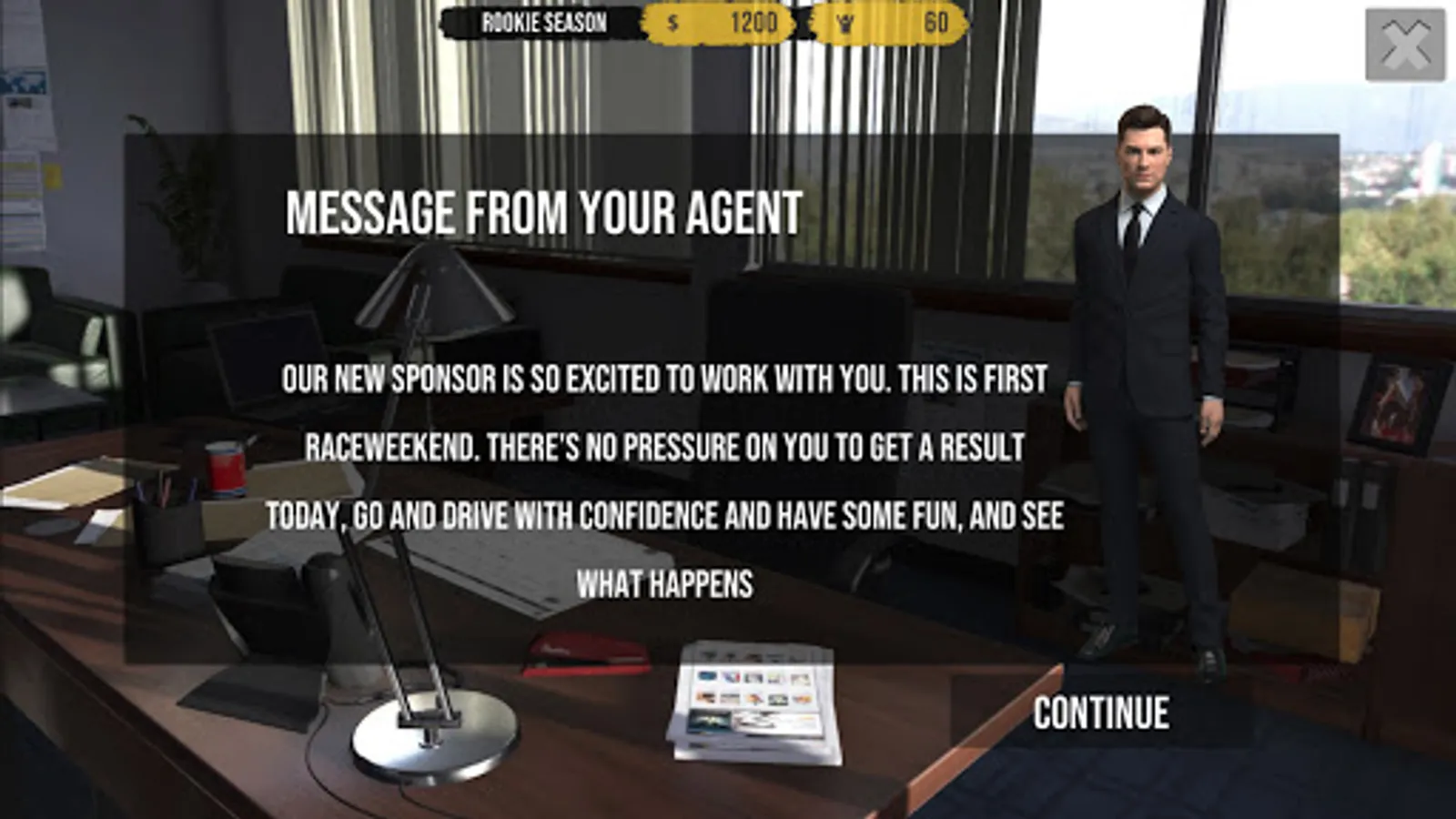Click the dollar sign currency icon
Screen dimensions: 1456x819
pos(670,24)
